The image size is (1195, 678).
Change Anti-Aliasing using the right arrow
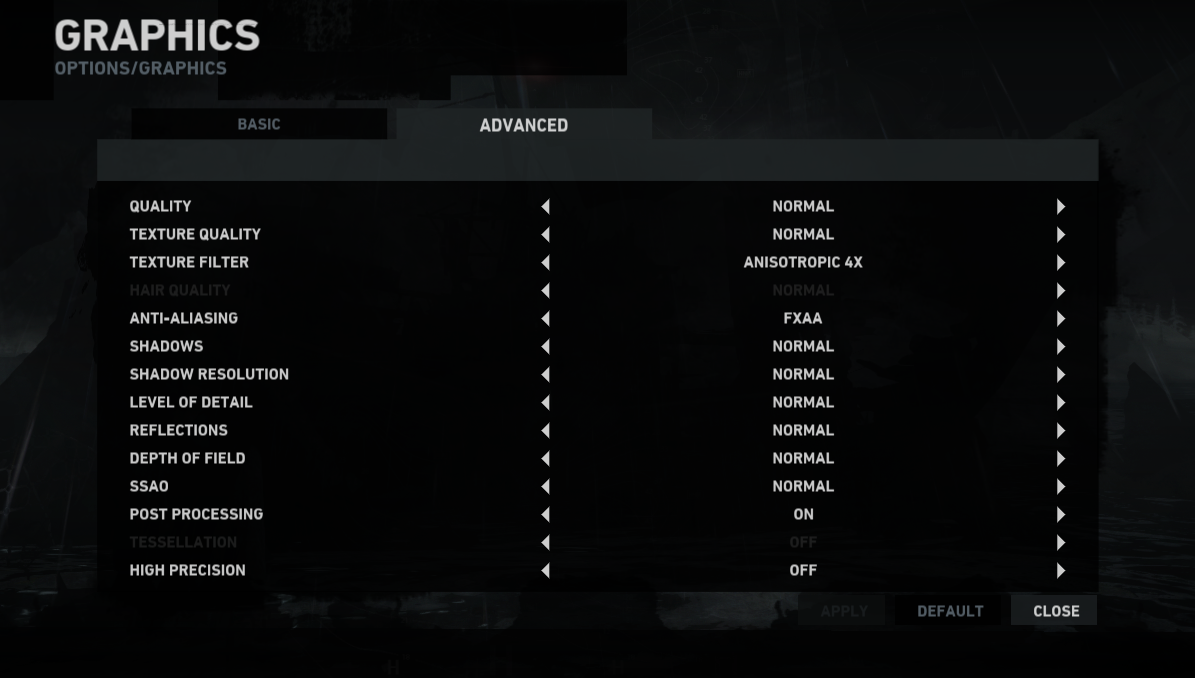(x=1061, y=319)
